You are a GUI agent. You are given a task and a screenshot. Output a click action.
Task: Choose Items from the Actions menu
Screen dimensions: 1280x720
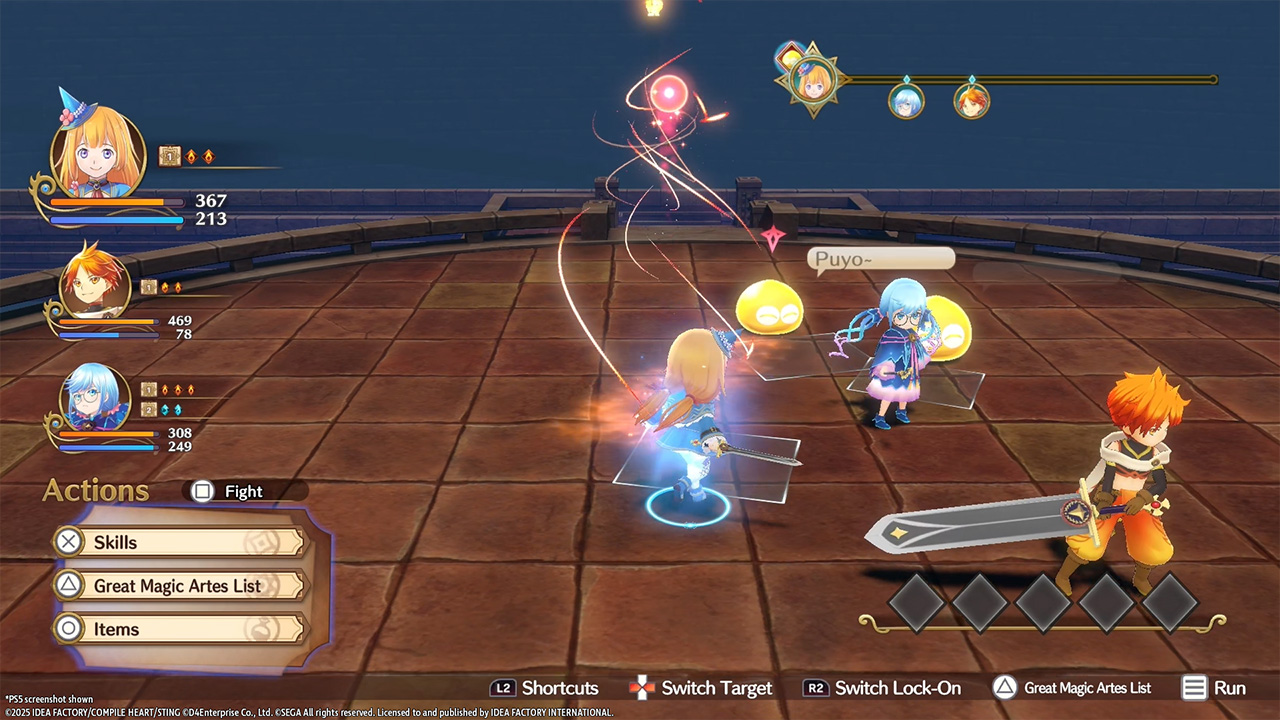(x=178, y=629)
